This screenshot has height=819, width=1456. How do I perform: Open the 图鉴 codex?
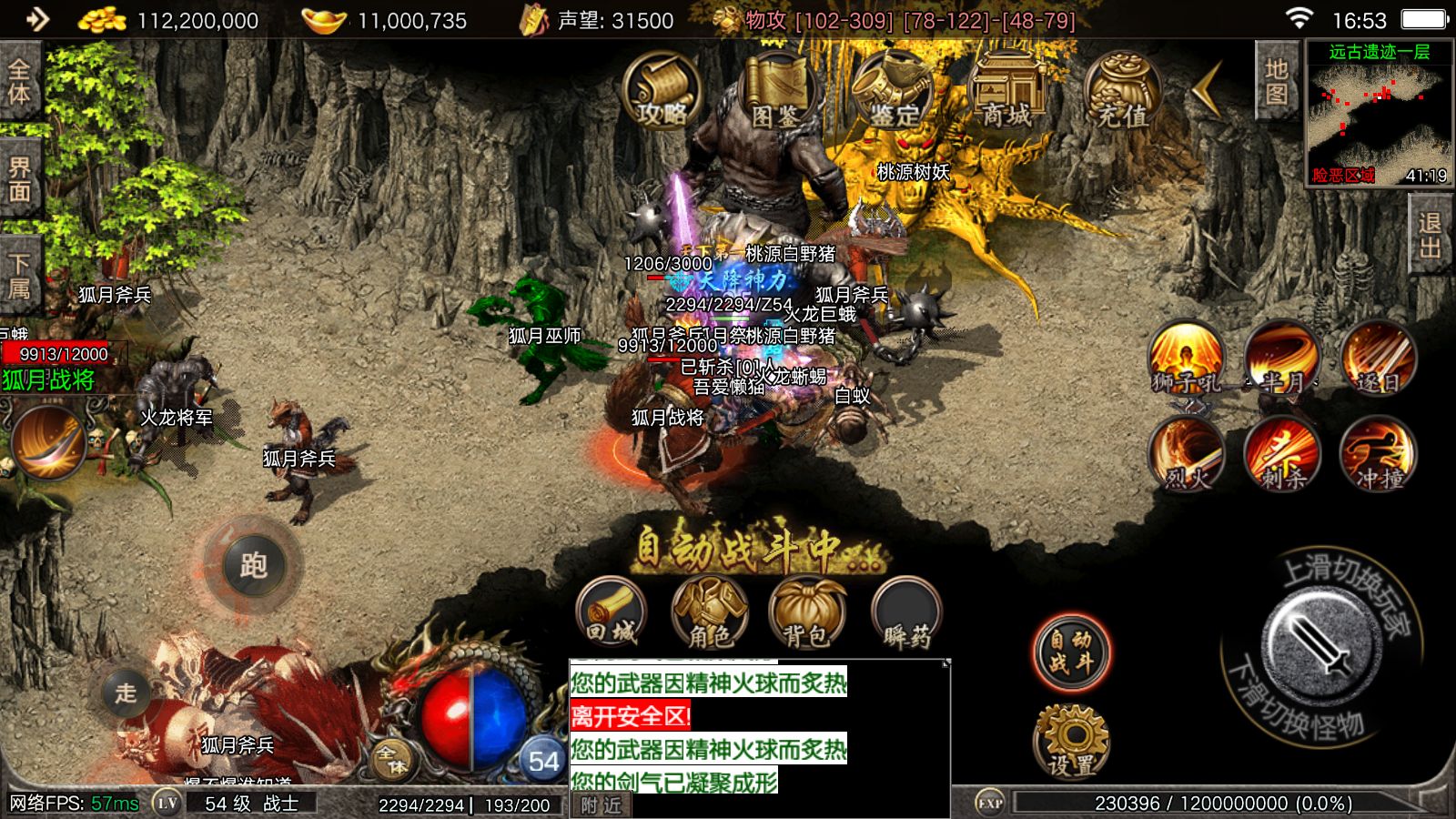776,91
